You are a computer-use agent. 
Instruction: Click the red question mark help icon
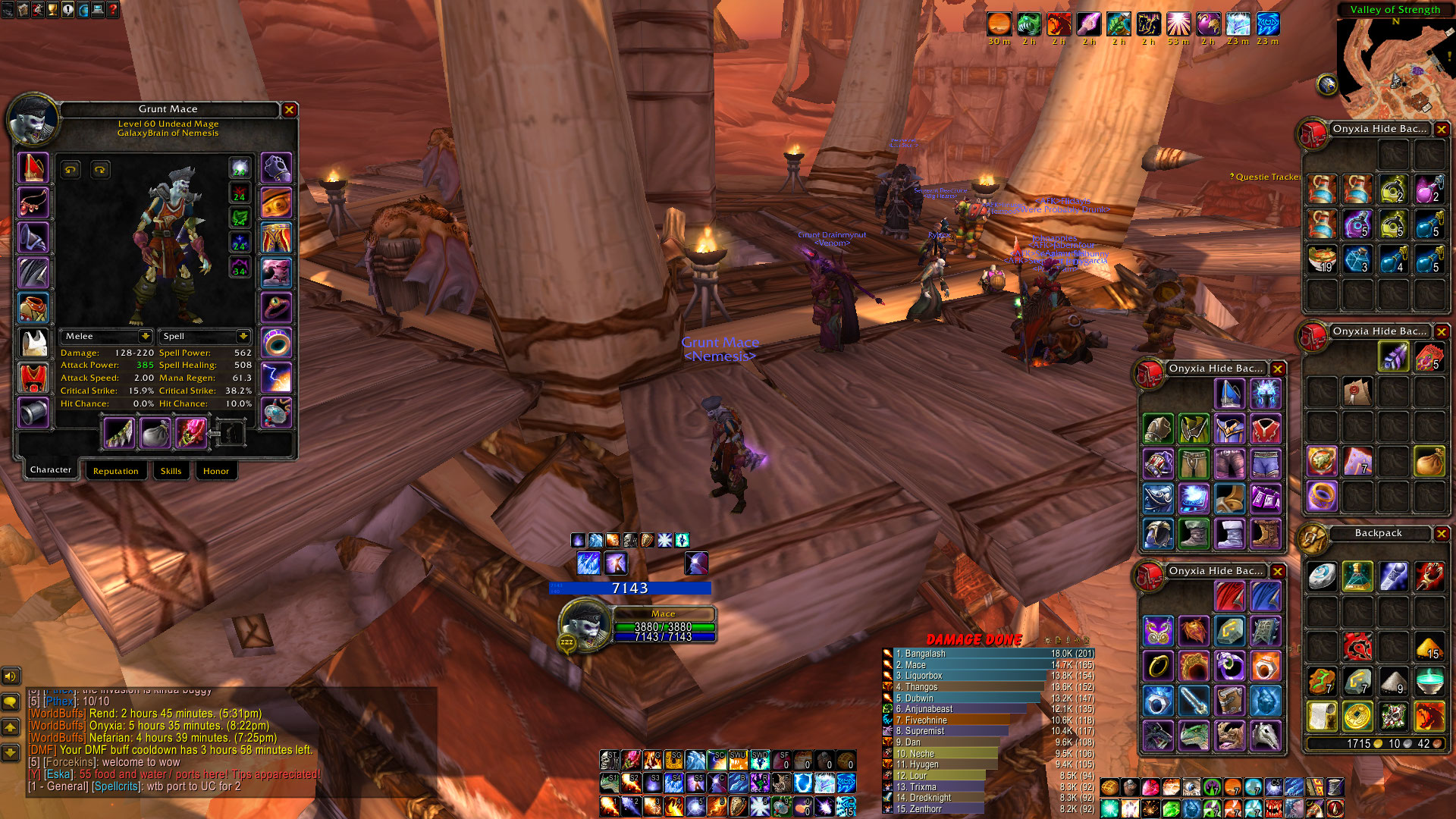pos(112,10)
